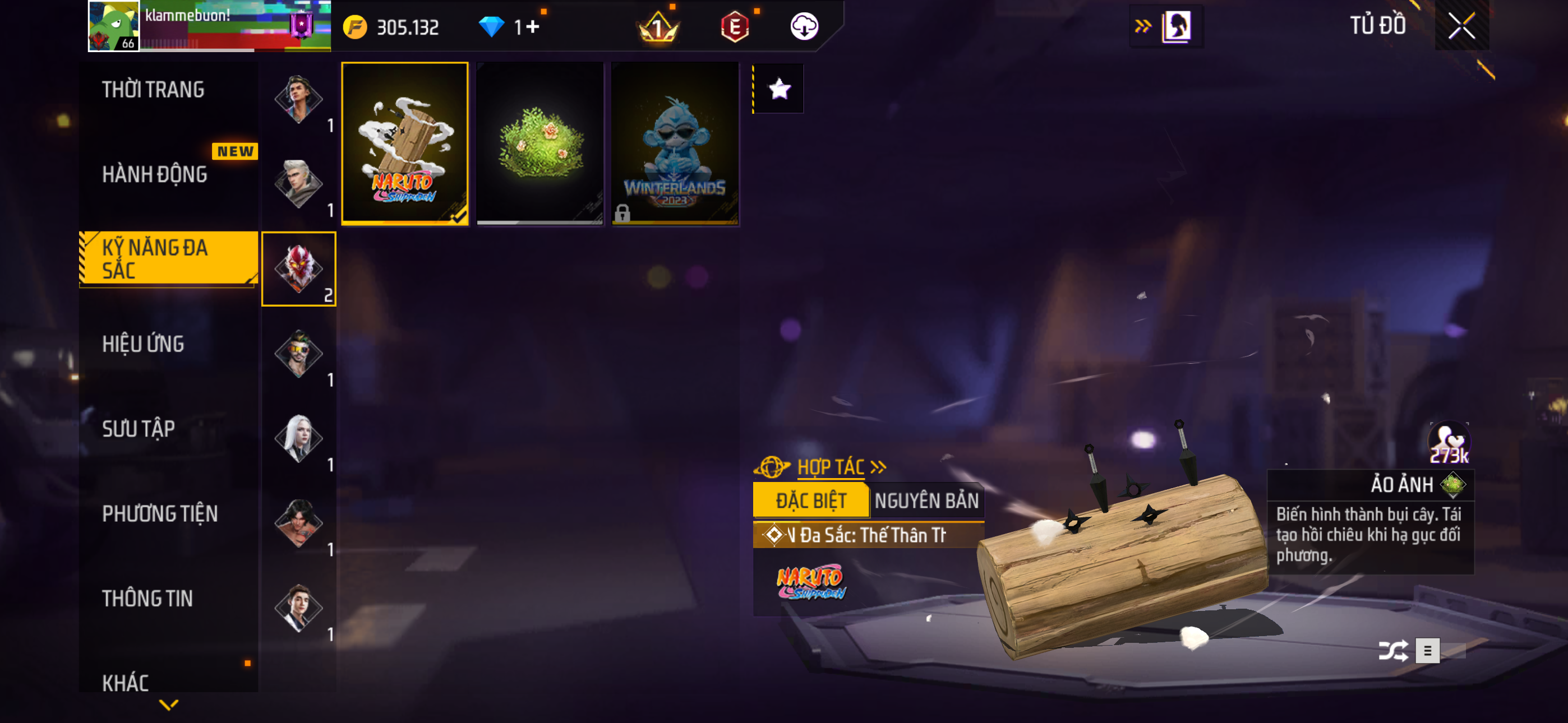Select the Hiệu Ứng category
The width and height of the screenshot is (1568, 723).
coord(143,345)
